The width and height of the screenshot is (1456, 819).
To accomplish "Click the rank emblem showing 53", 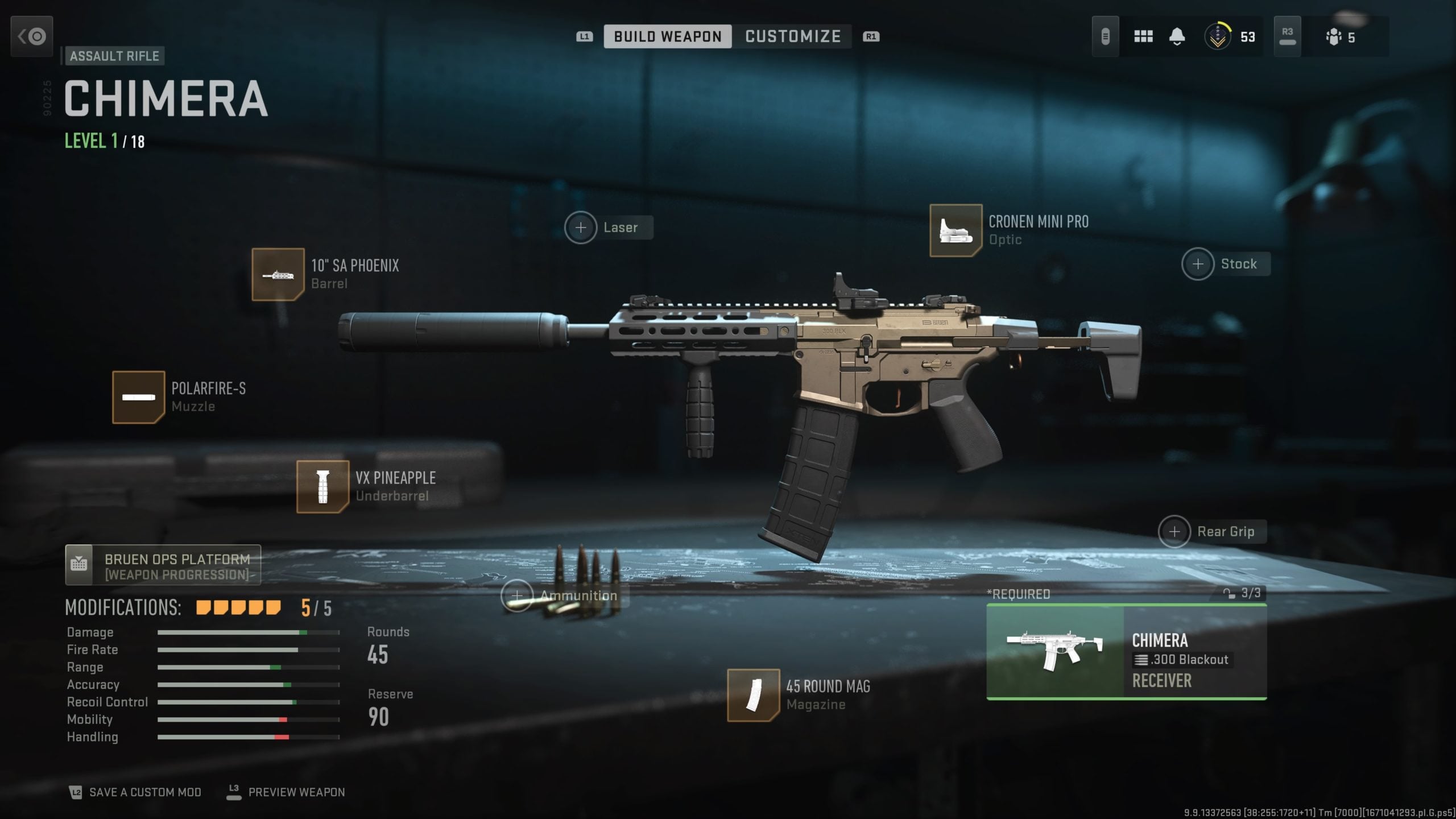I will click(1218, 36).
